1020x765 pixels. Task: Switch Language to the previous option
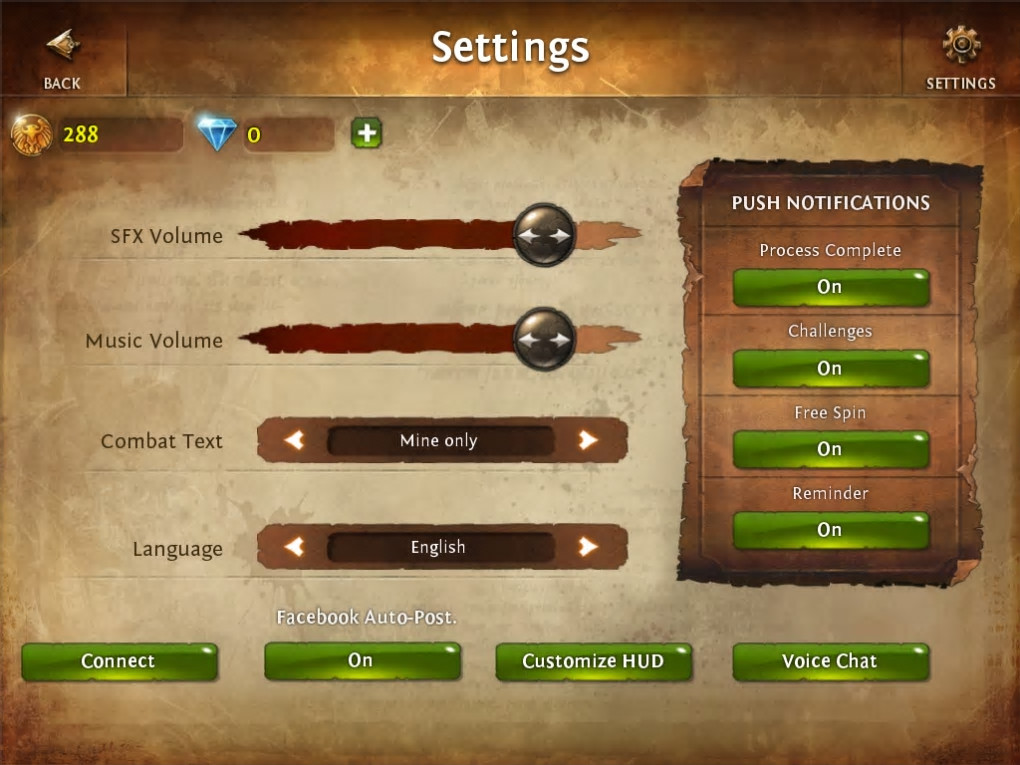click(x=294, y=547)
